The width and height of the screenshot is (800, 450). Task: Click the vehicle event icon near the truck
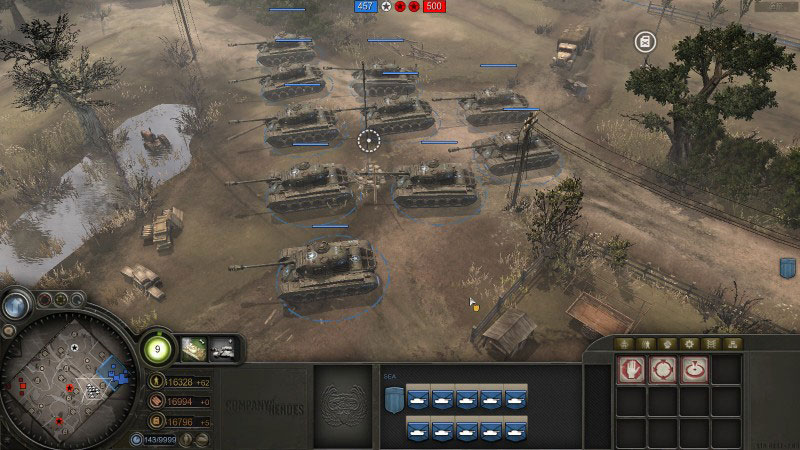pos(645,41)
